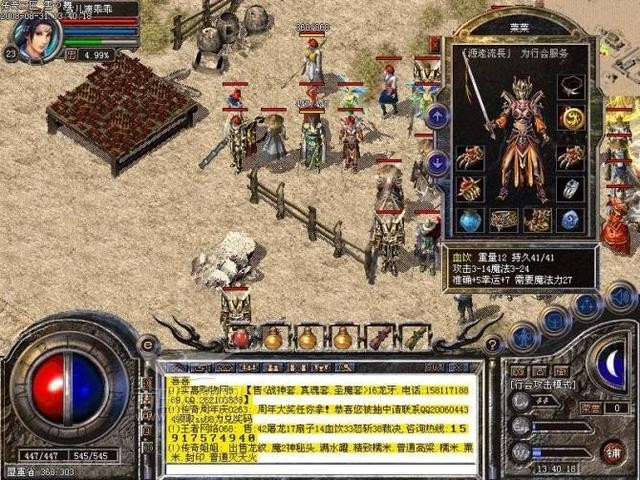
Task: Use the red potion in belt
Action: pyautogui.click(x=240, y=338)
